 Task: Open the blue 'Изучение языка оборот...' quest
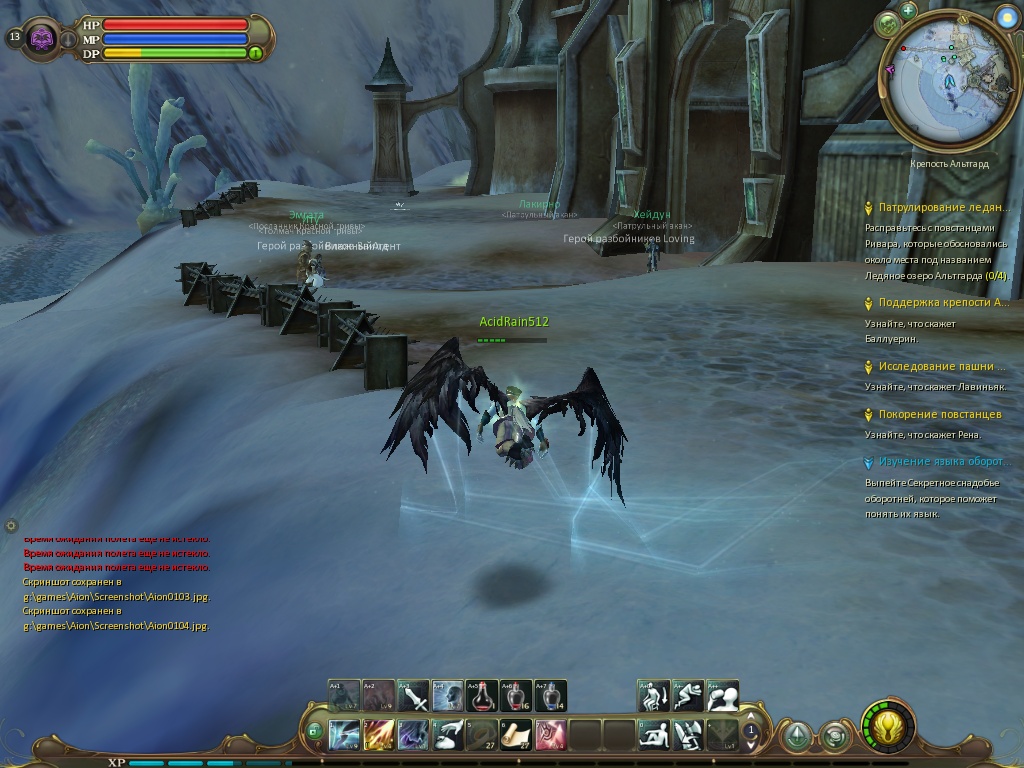tap(941, 462)
